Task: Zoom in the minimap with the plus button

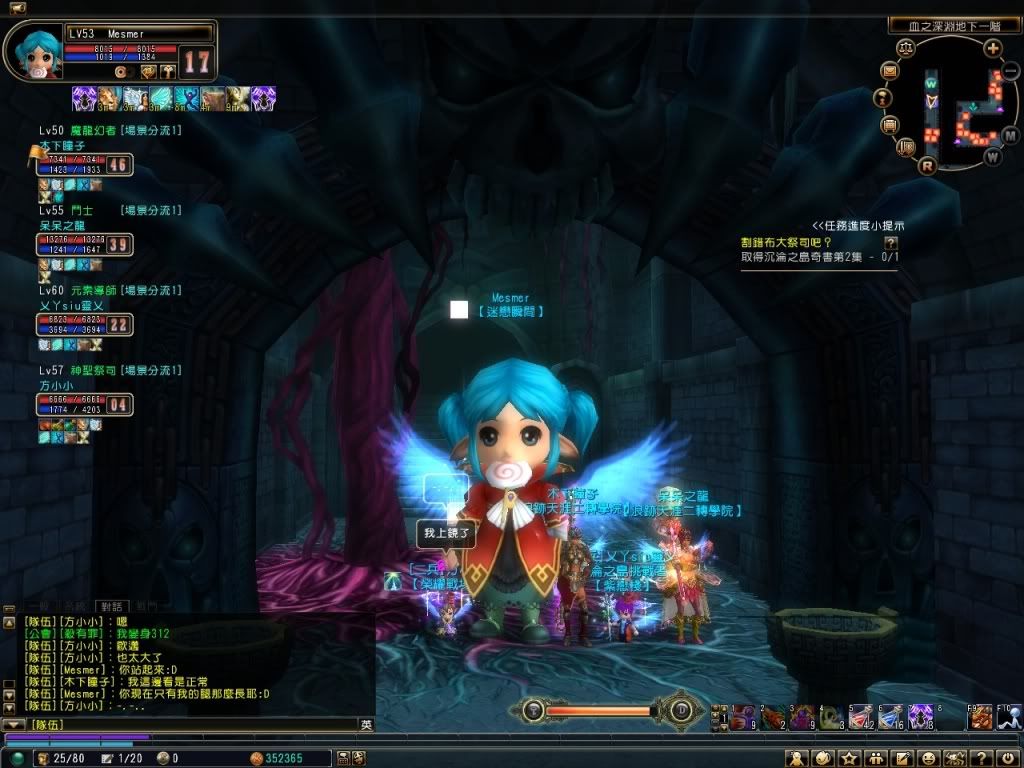Action: (x=992, y=48)
